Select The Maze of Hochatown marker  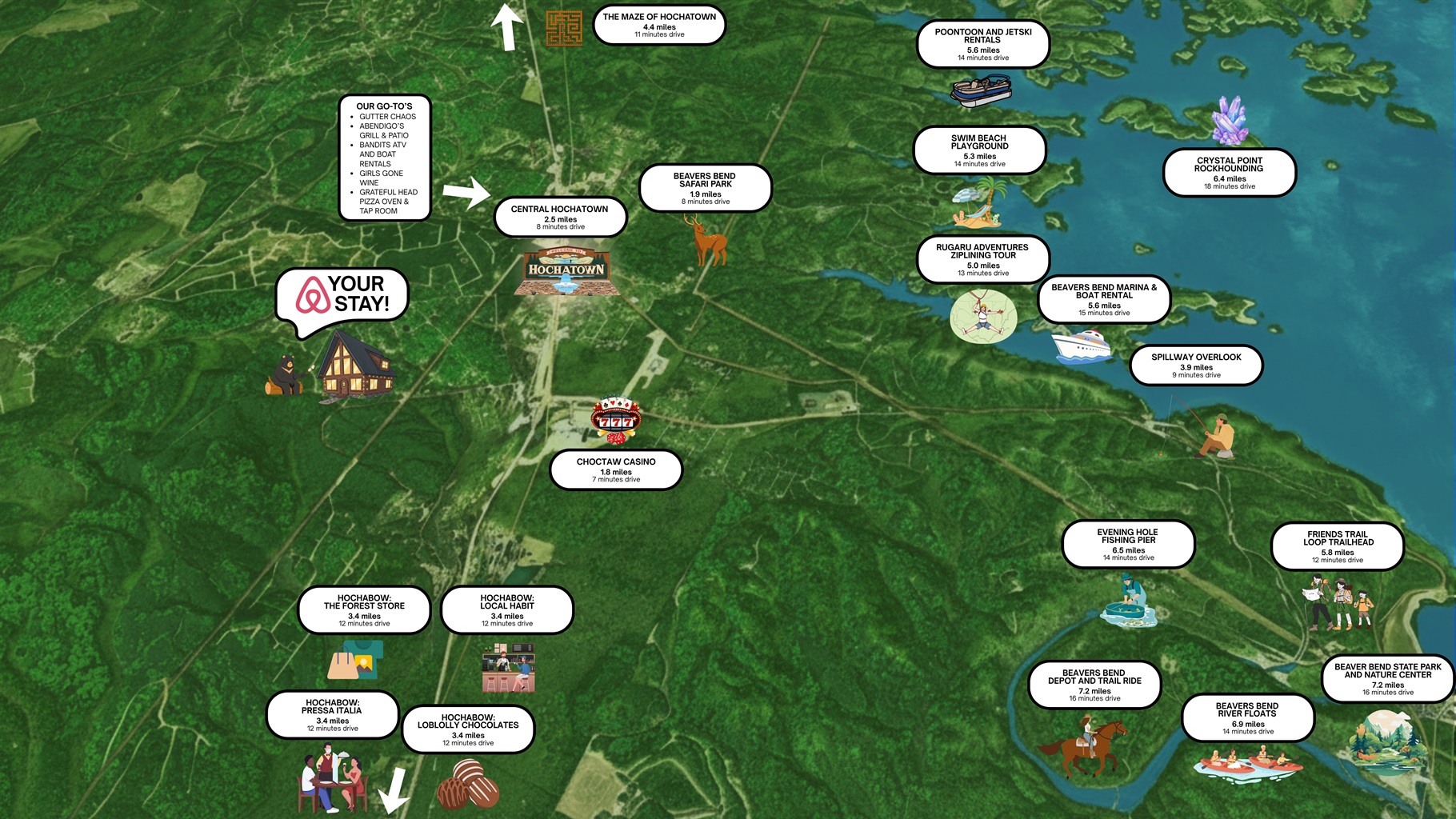659,25
